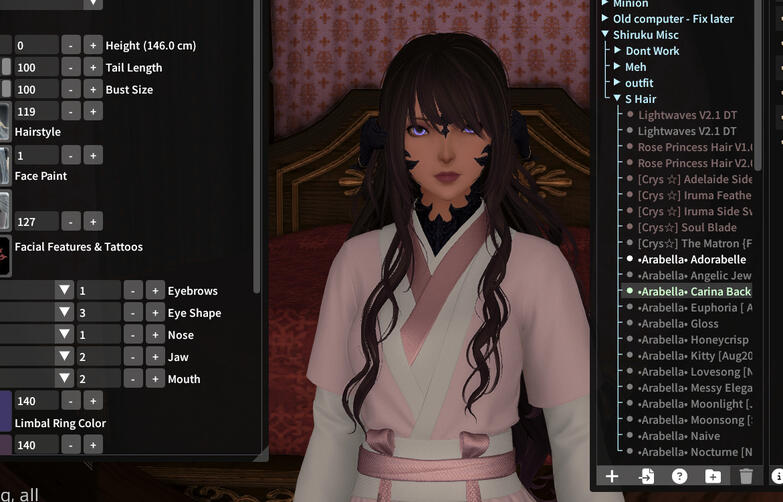Click the trash can delete button
This screenshot has width=783, height=502.
[745, 477]
